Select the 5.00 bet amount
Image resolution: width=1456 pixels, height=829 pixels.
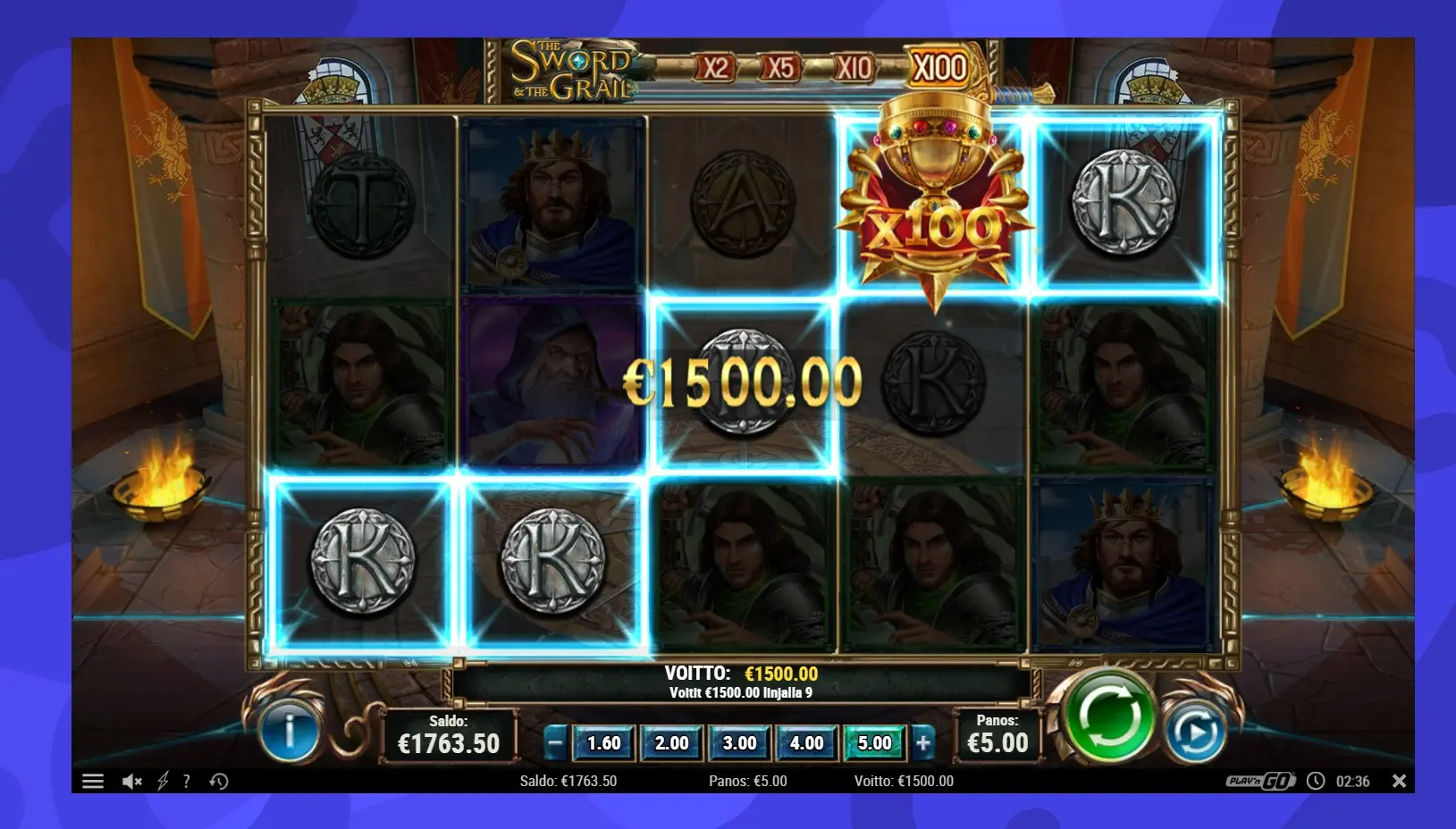[x=874, y=742]
